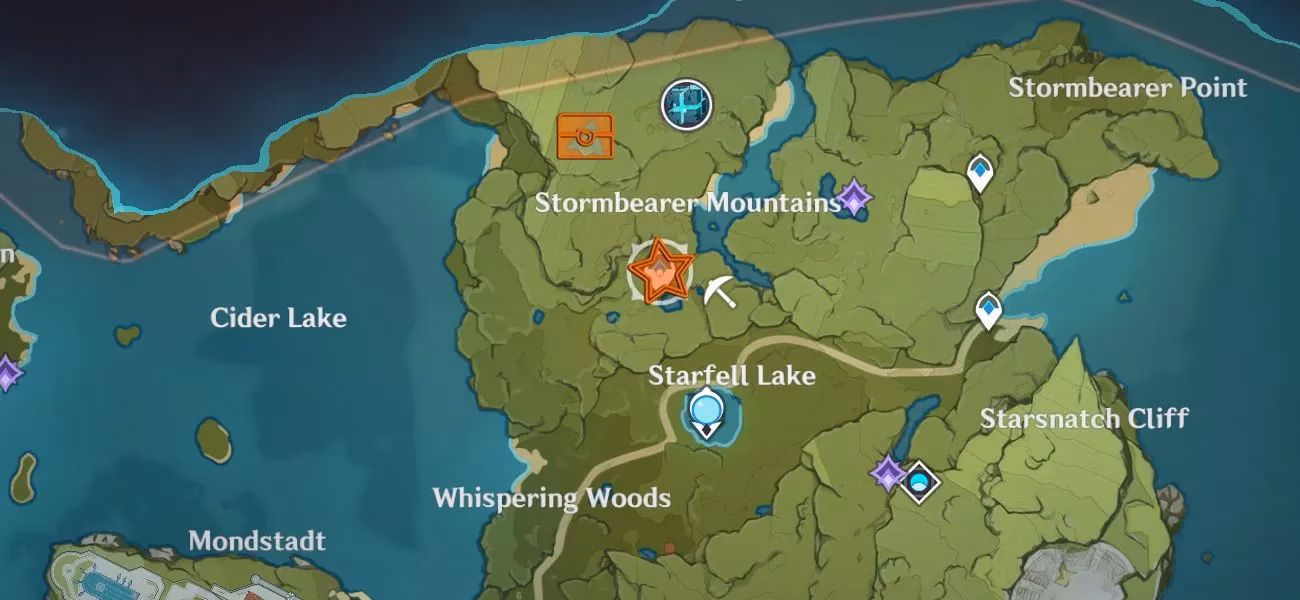Viewport: 1300px width, 600px height.
Task: Click the orange star map pin
Action: [x=660, y=272]
